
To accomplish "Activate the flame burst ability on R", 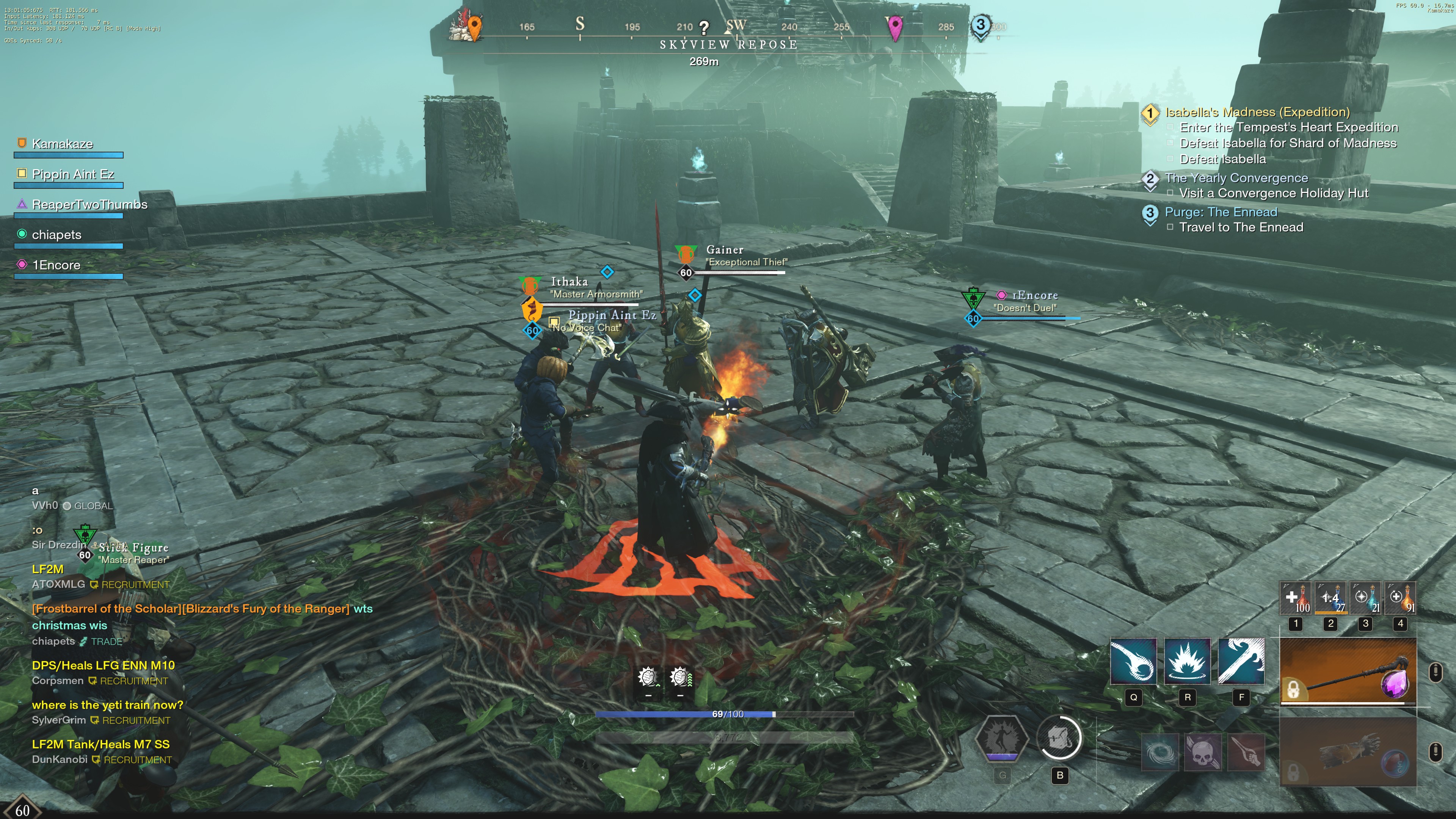I will click(x=1187, y=662).
